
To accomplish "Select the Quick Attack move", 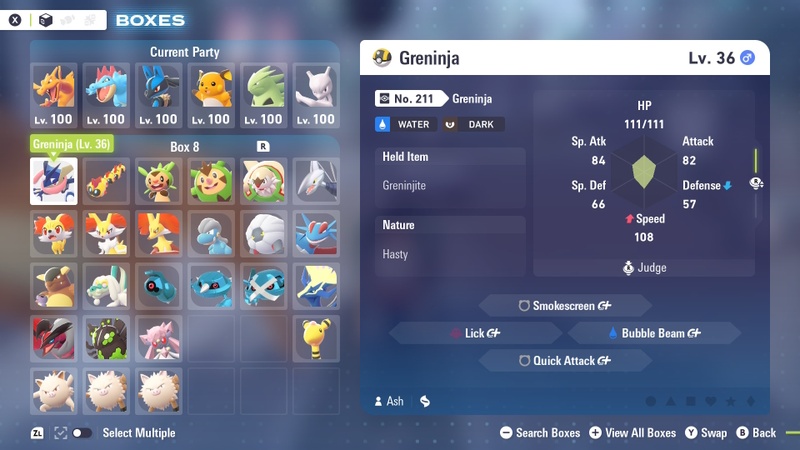I will (x=565, y=361).
